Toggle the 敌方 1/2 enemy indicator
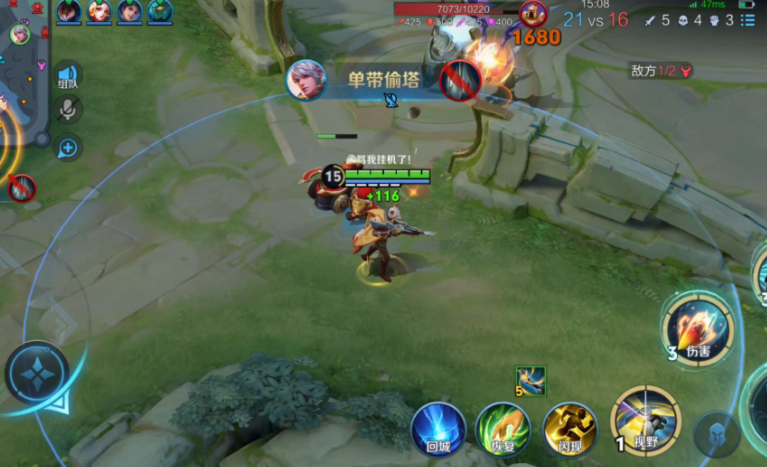 coord(661,71)
